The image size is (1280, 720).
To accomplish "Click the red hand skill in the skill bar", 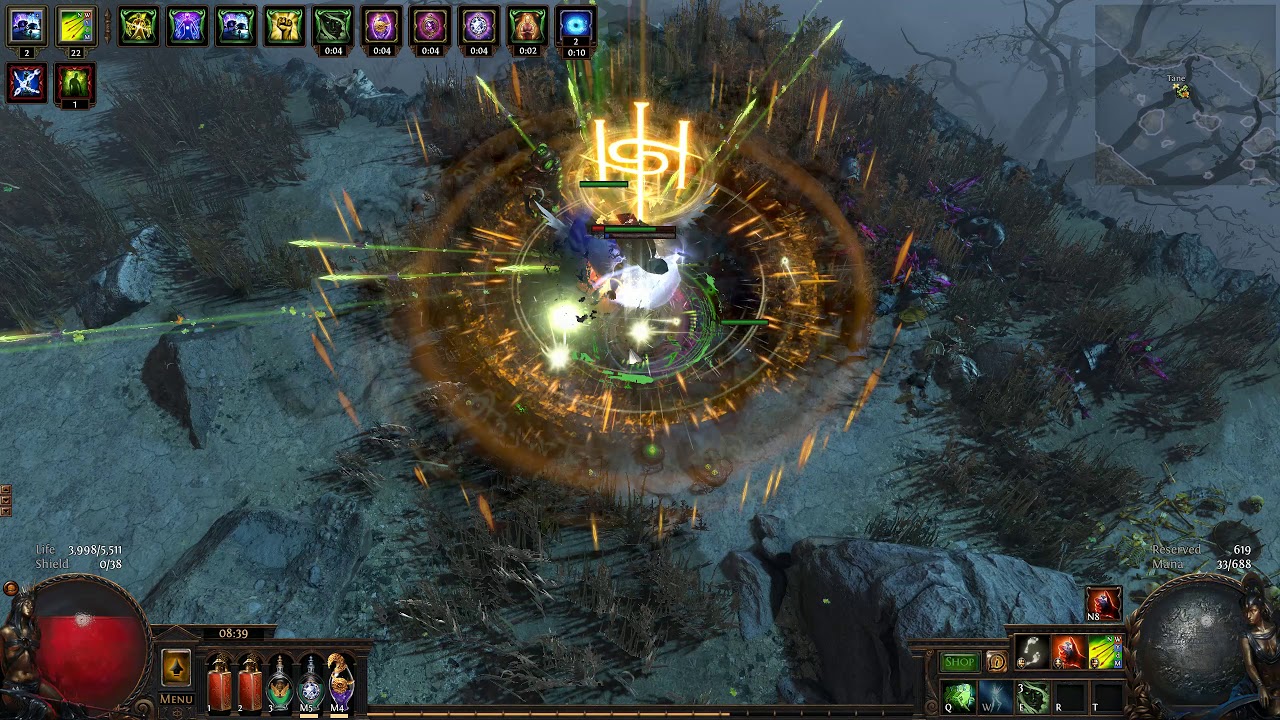I will click(1068, 652).
